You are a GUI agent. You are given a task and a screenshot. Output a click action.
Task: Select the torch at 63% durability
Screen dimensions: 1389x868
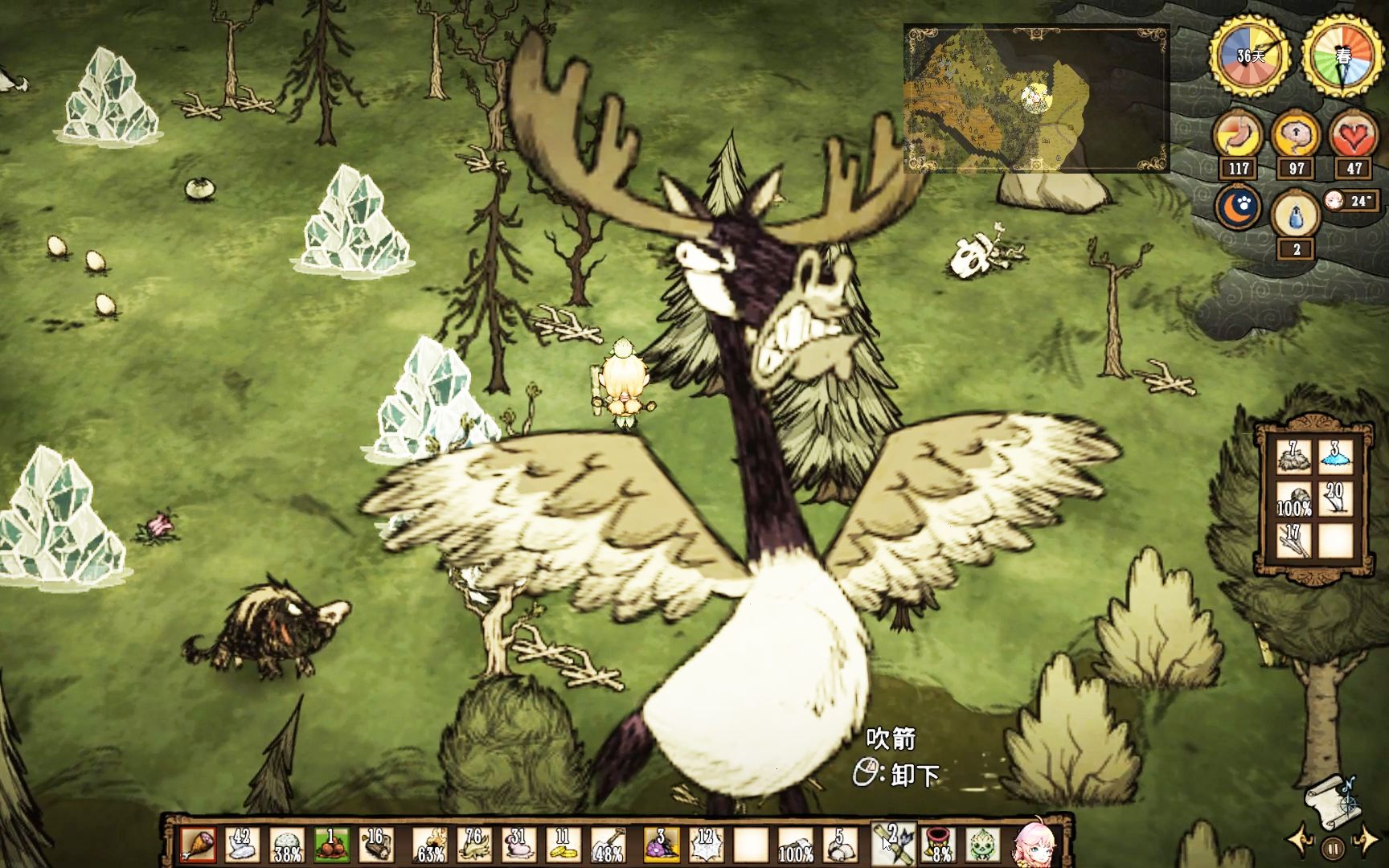coord(432,845)
